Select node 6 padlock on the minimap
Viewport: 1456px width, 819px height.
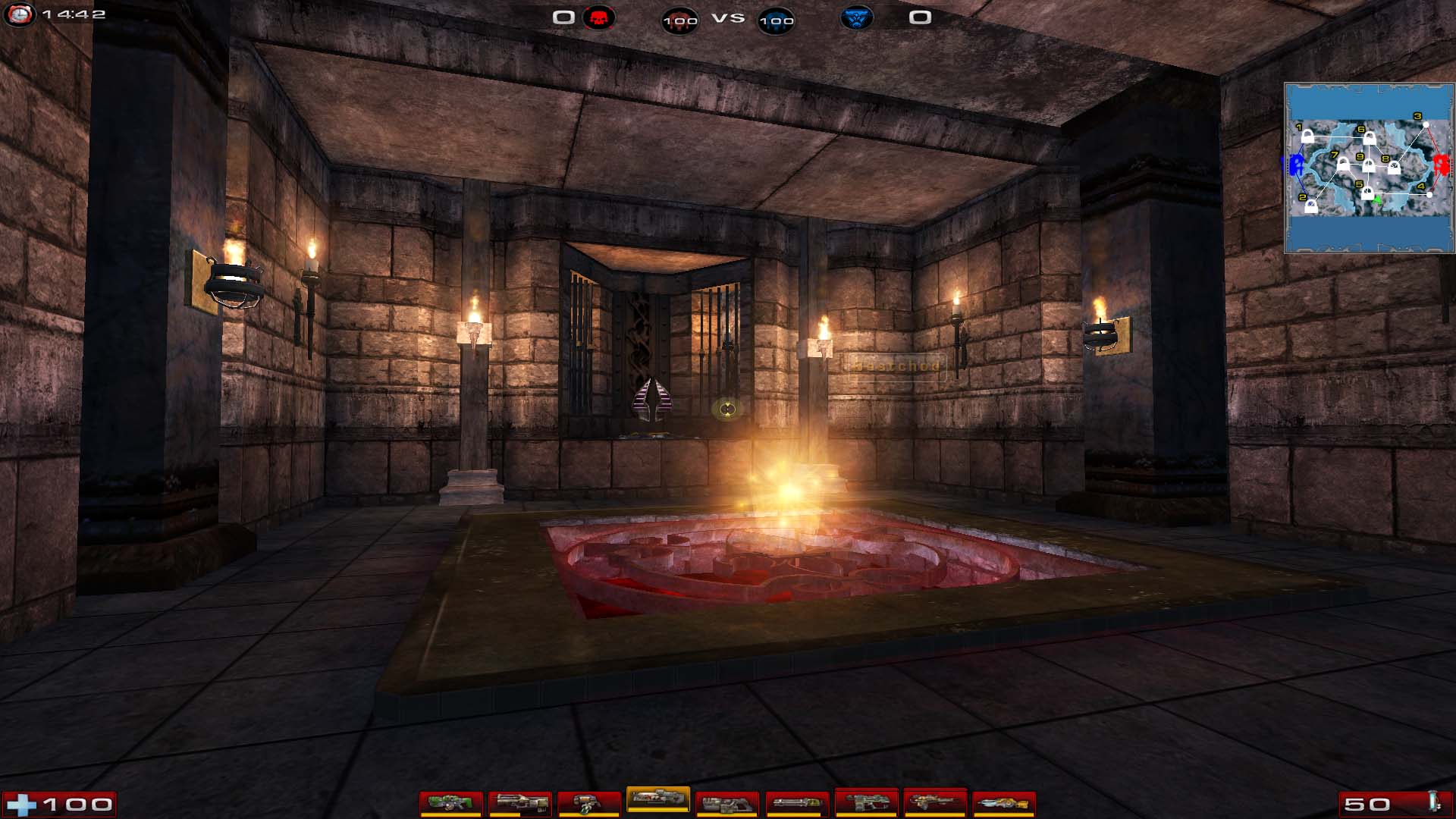(x=1369, y=139)
